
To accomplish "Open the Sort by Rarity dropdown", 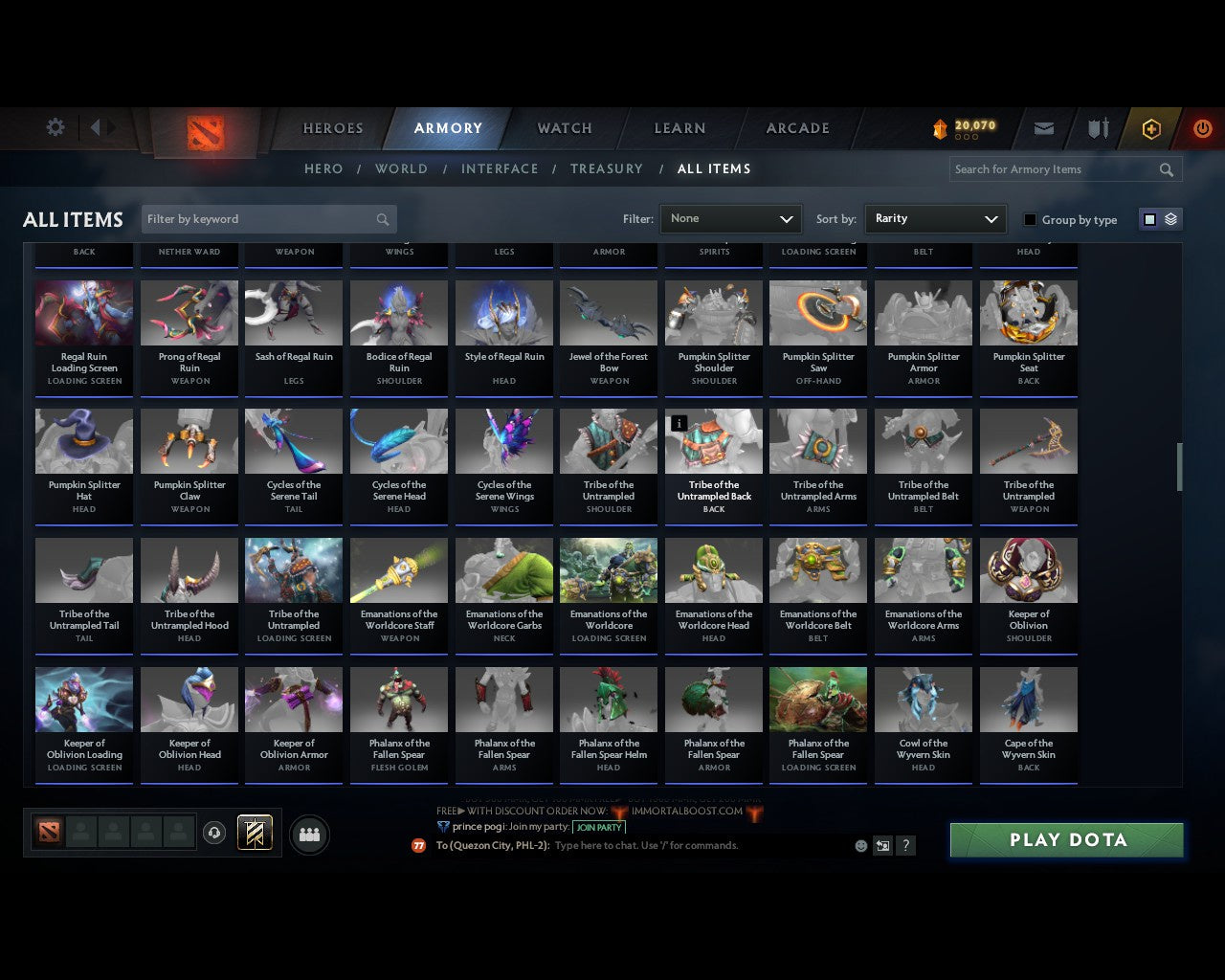I will point(935,219).
